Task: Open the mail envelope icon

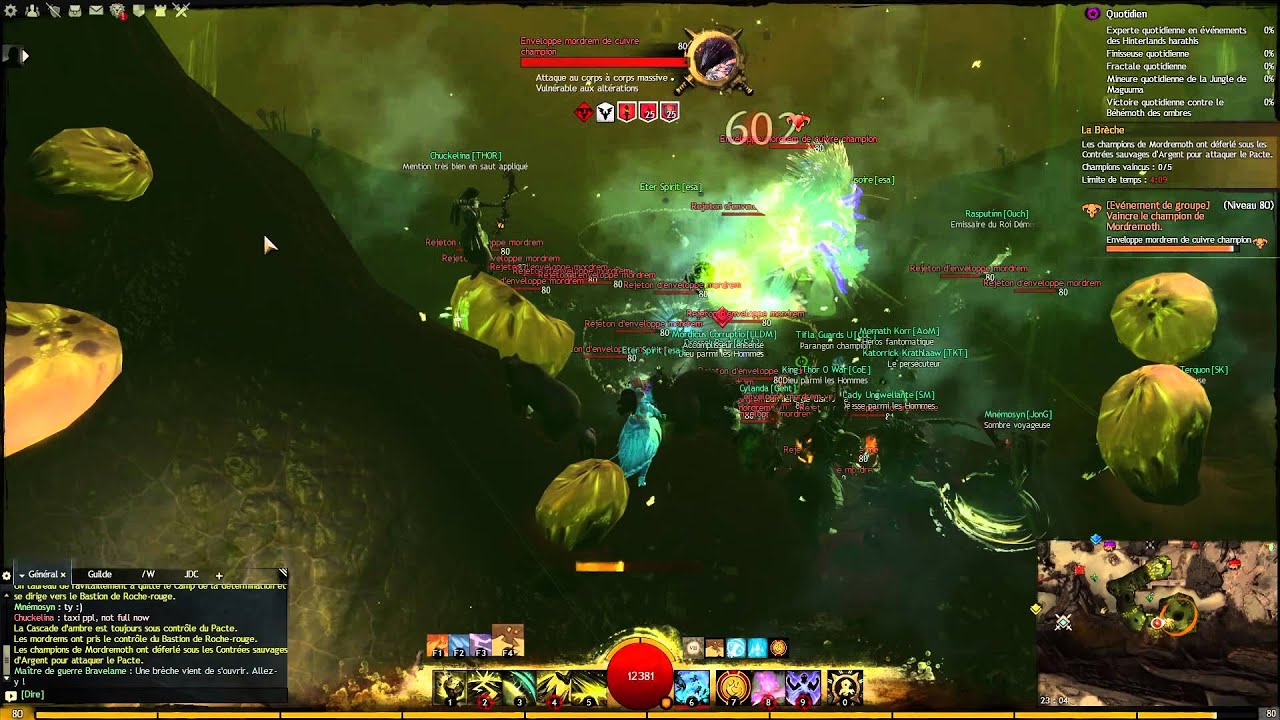Action: 96,11
